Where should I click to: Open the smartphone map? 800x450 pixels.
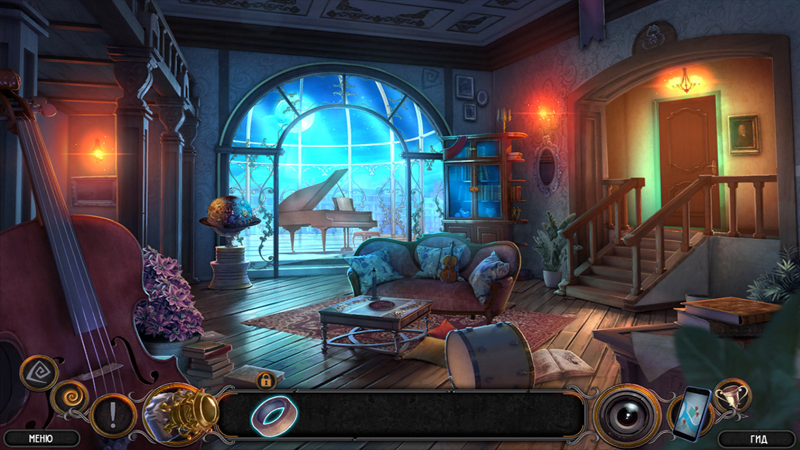click(691, 412)
